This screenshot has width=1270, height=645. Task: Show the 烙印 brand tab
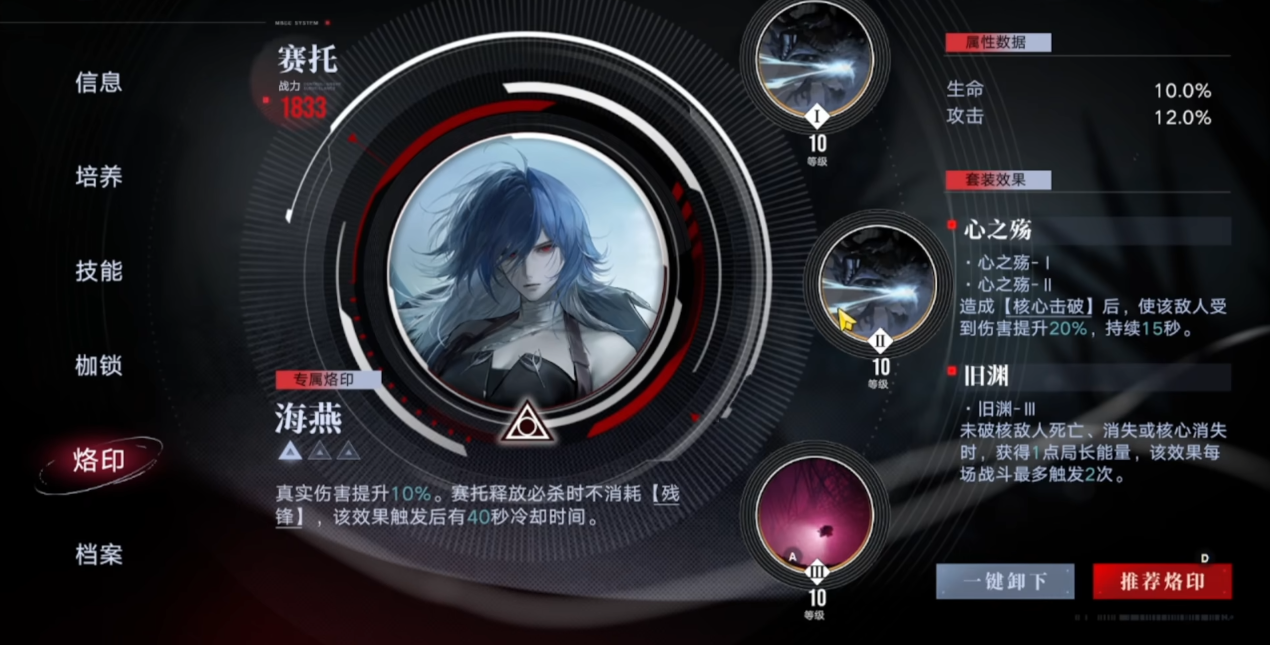point(98,460)
